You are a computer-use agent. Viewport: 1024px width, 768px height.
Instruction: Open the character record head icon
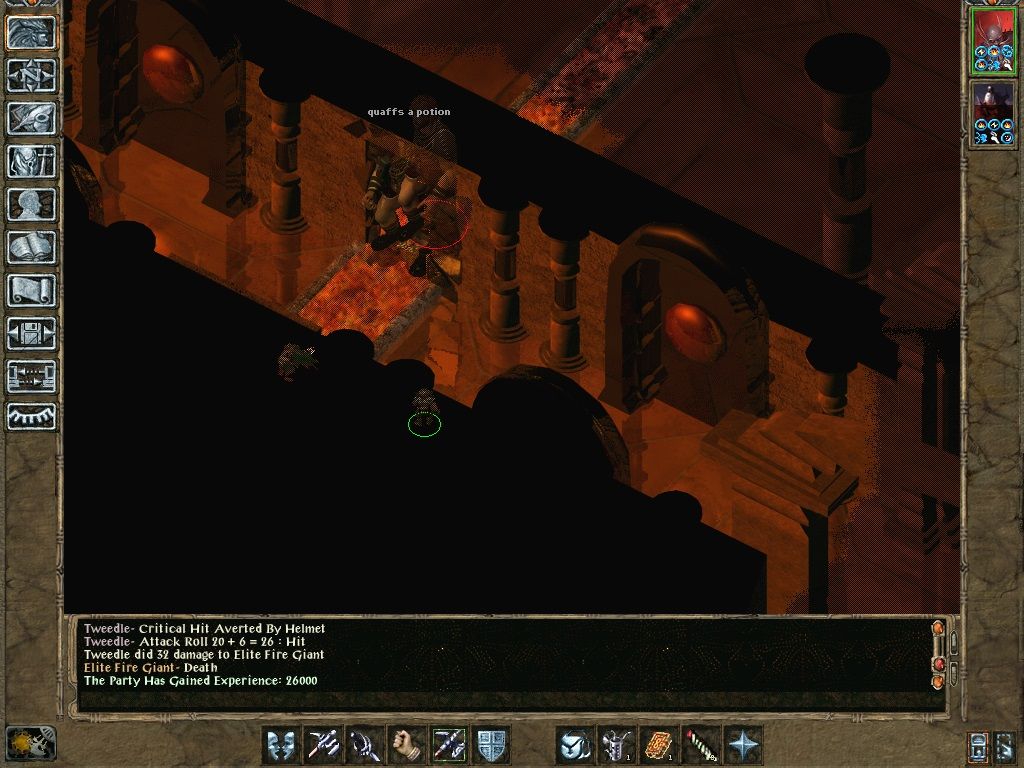[31, 204]
